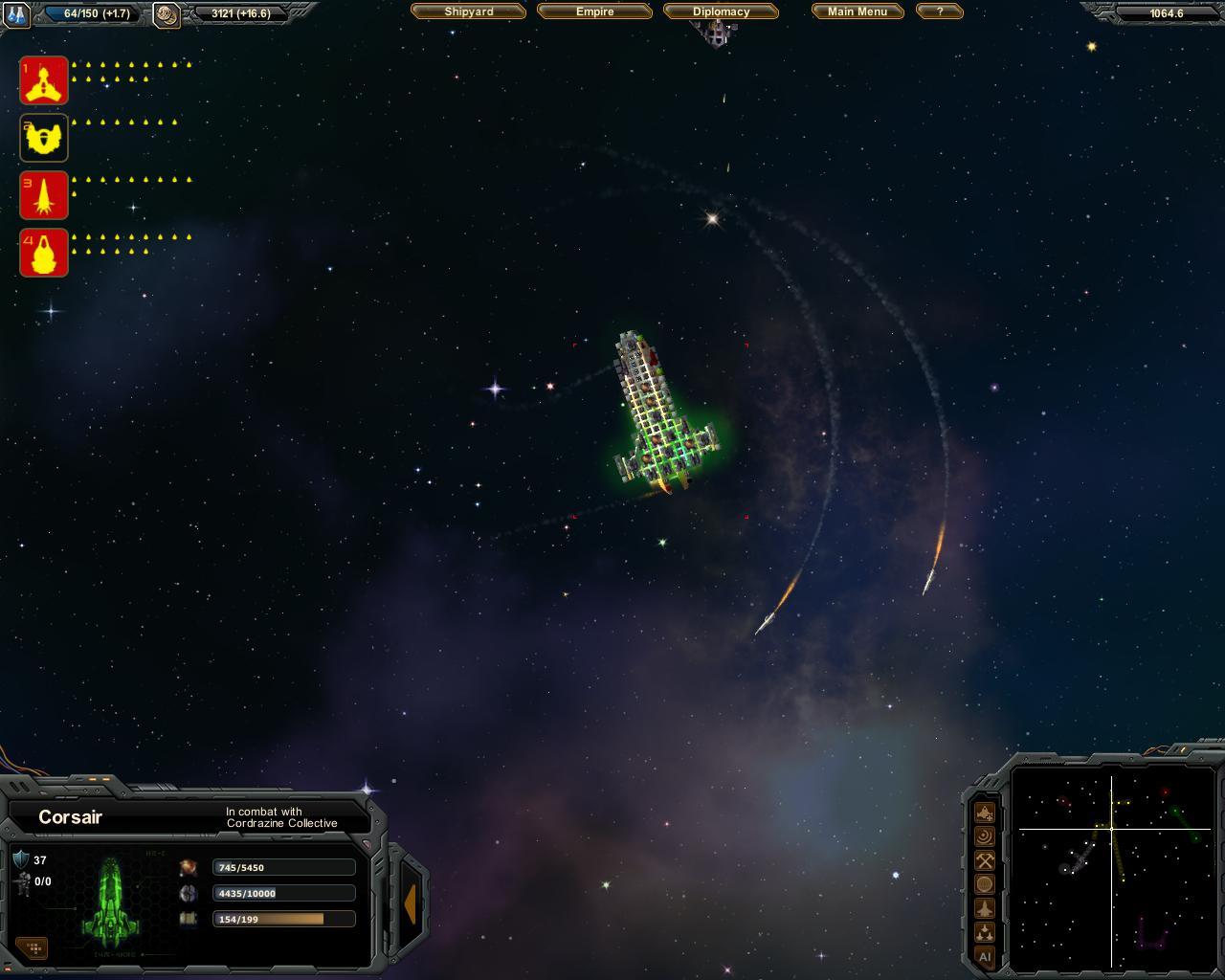Click the radar rings minimap button
Viewport: 1225px width, 980px height.
[x=984, y=836]
